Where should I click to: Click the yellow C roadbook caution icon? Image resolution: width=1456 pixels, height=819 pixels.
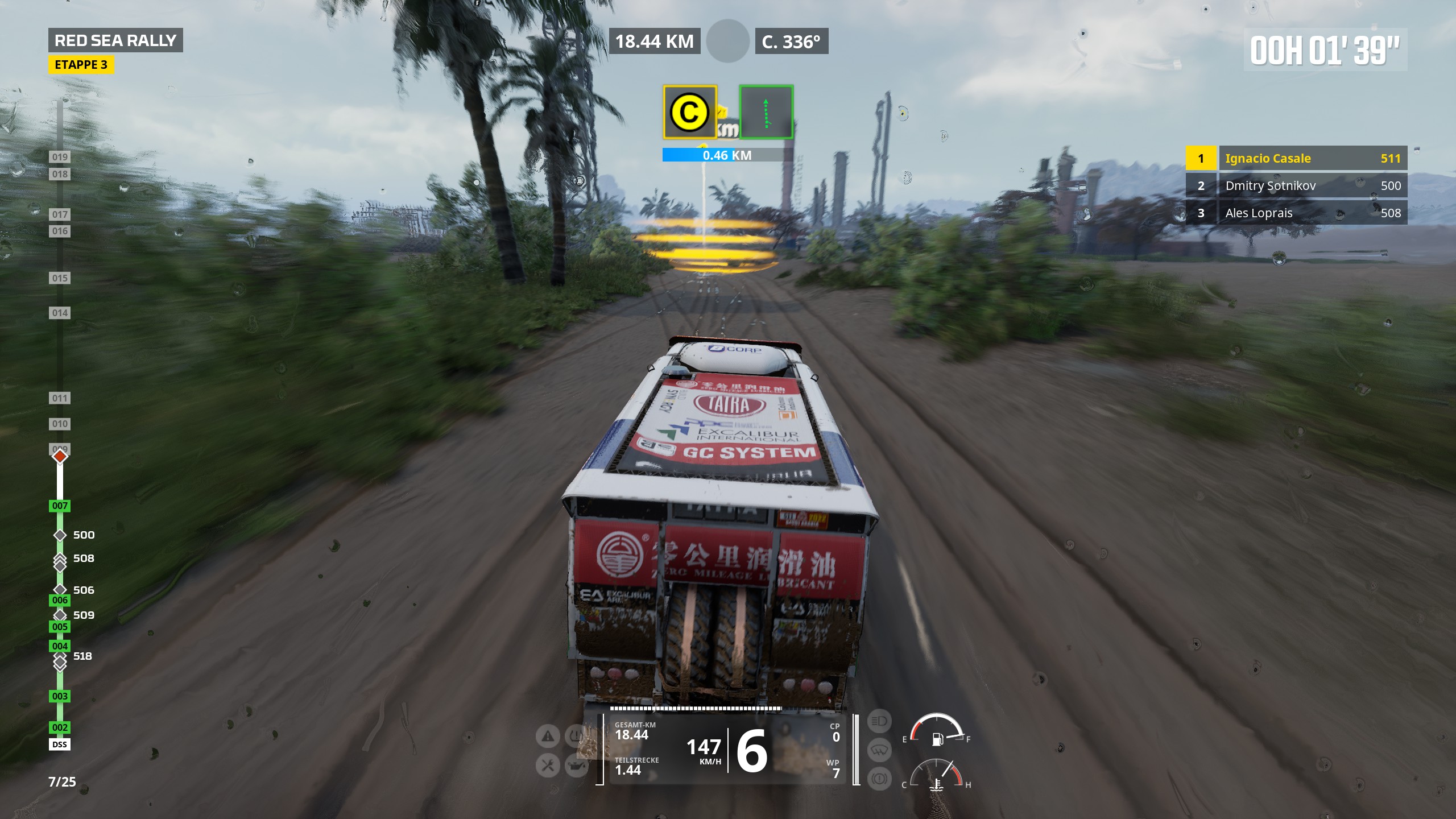689,112
